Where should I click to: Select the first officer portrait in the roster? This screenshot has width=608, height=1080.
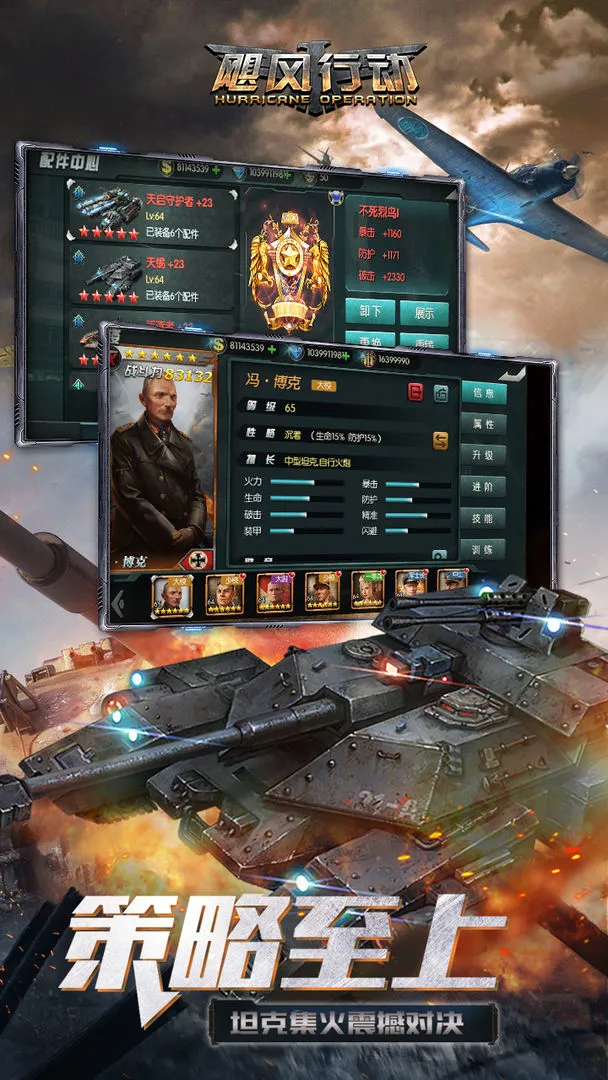[170, 593]
